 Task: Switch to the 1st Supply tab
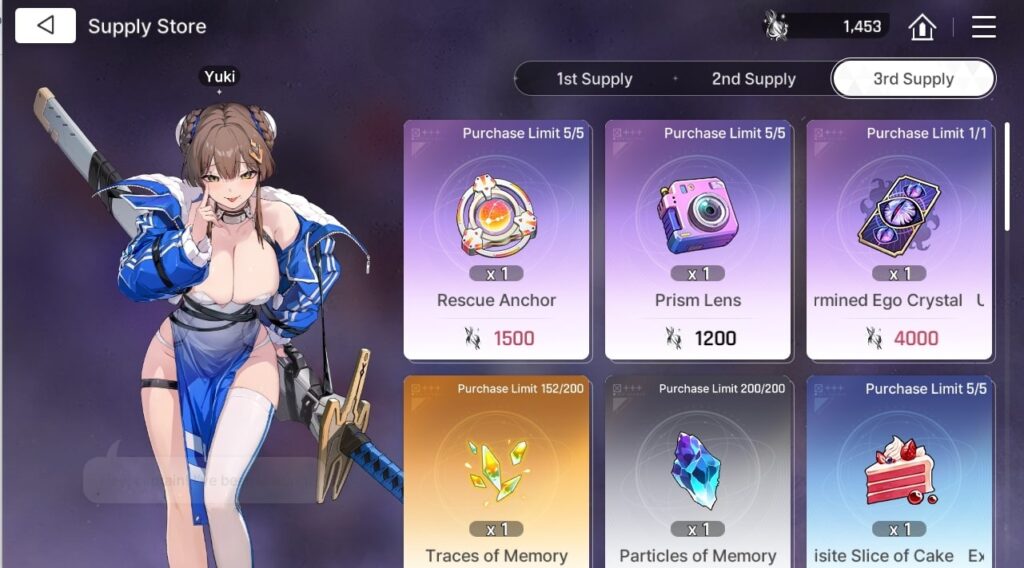(594, 79)
